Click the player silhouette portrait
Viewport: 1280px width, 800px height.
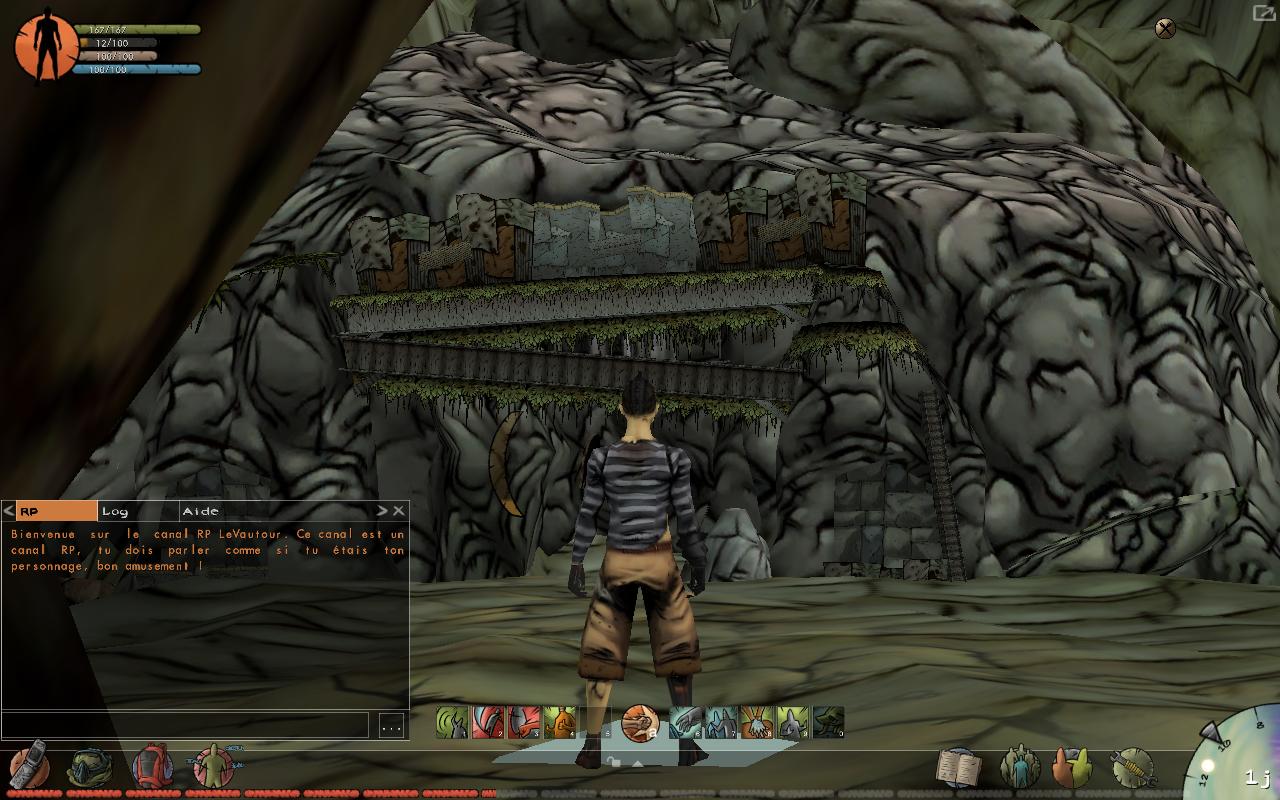pos(46,45)
